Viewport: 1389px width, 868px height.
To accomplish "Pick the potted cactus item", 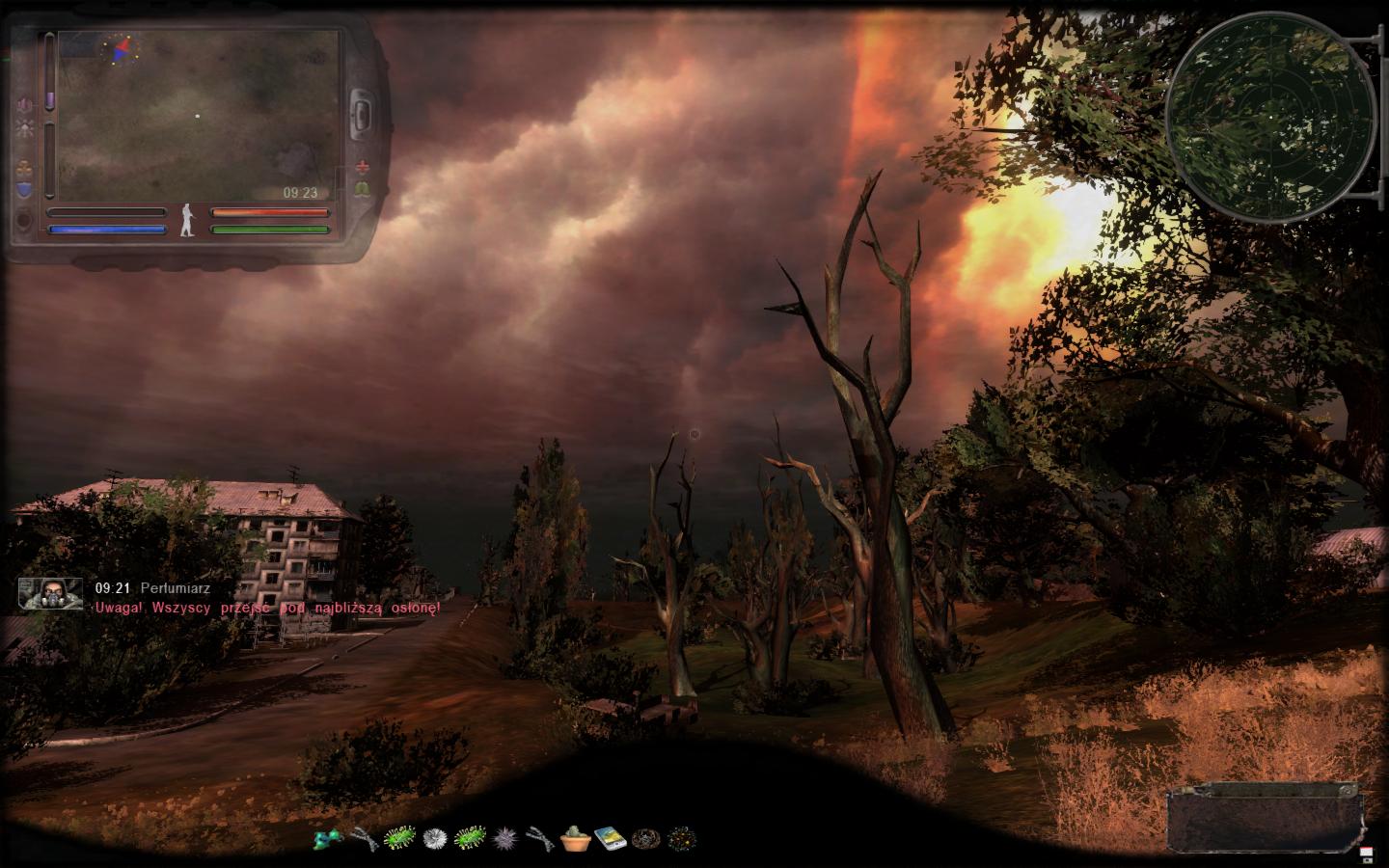I will (574, 838).
